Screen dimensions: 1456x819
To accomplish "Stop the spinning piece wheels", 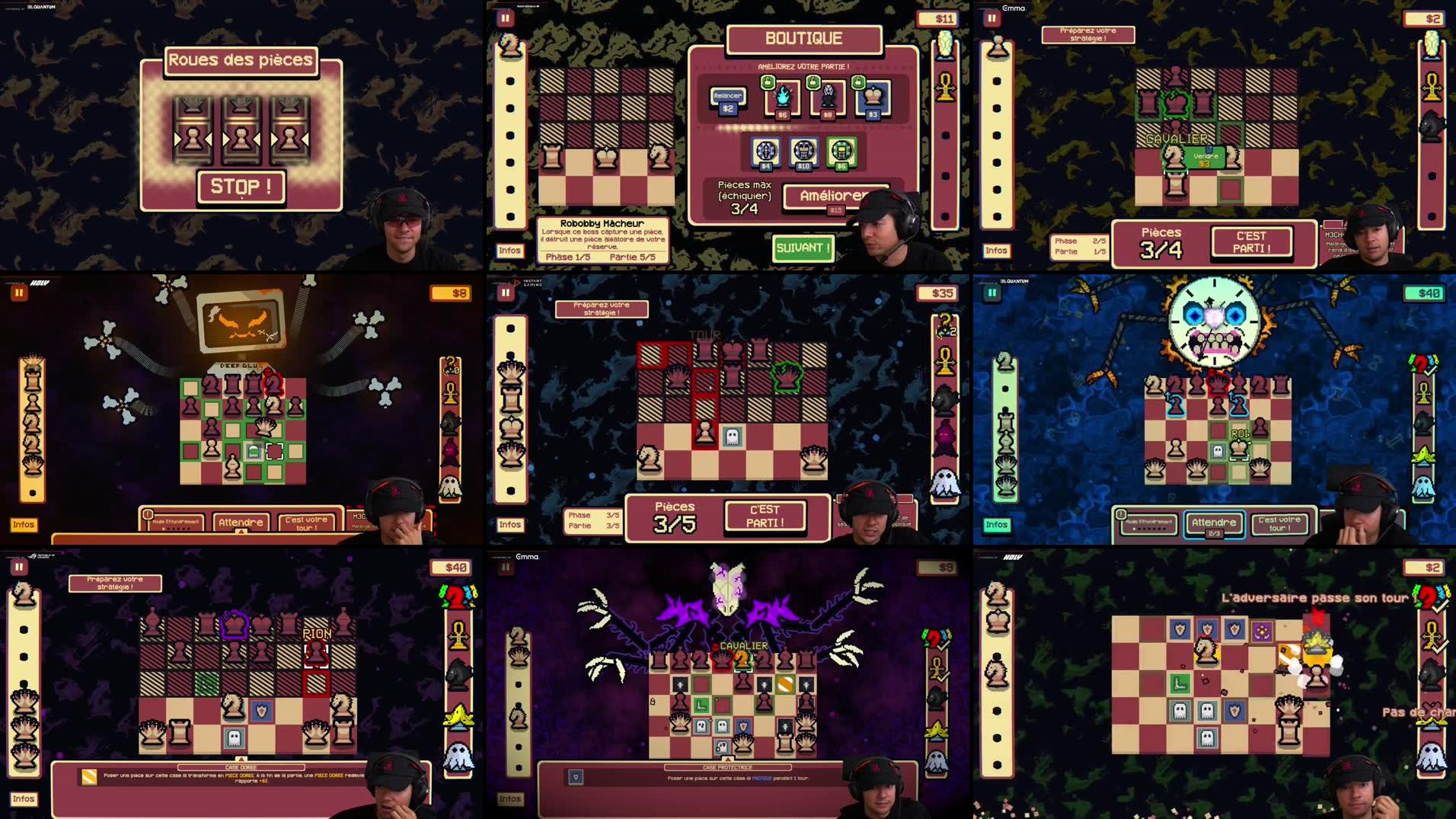I will (x=241, y=187).
